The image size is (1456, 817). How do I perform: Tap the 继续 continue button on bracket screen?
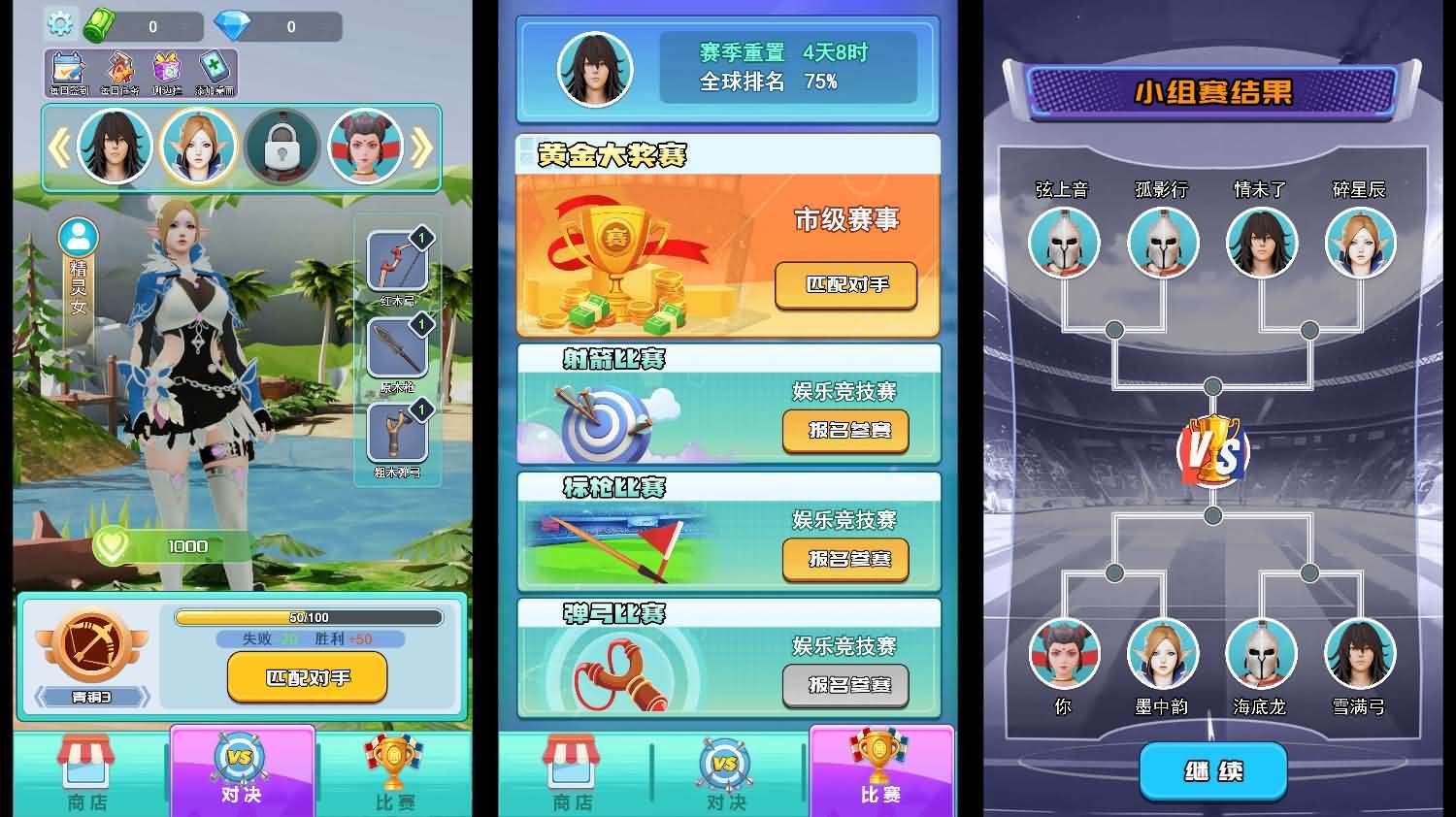[x=1211, y=769]
